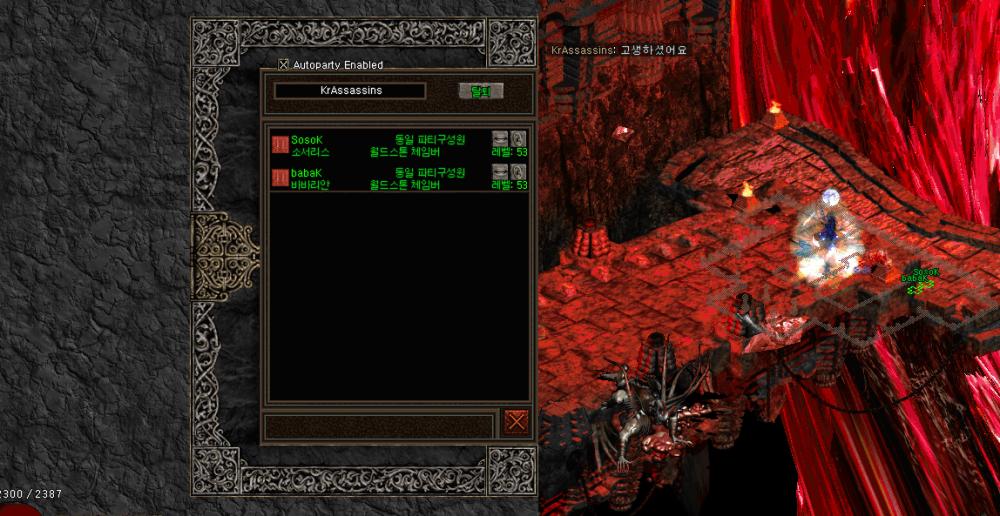Toggle the mouth squelch icon for babaK

(x=500, y=172)
